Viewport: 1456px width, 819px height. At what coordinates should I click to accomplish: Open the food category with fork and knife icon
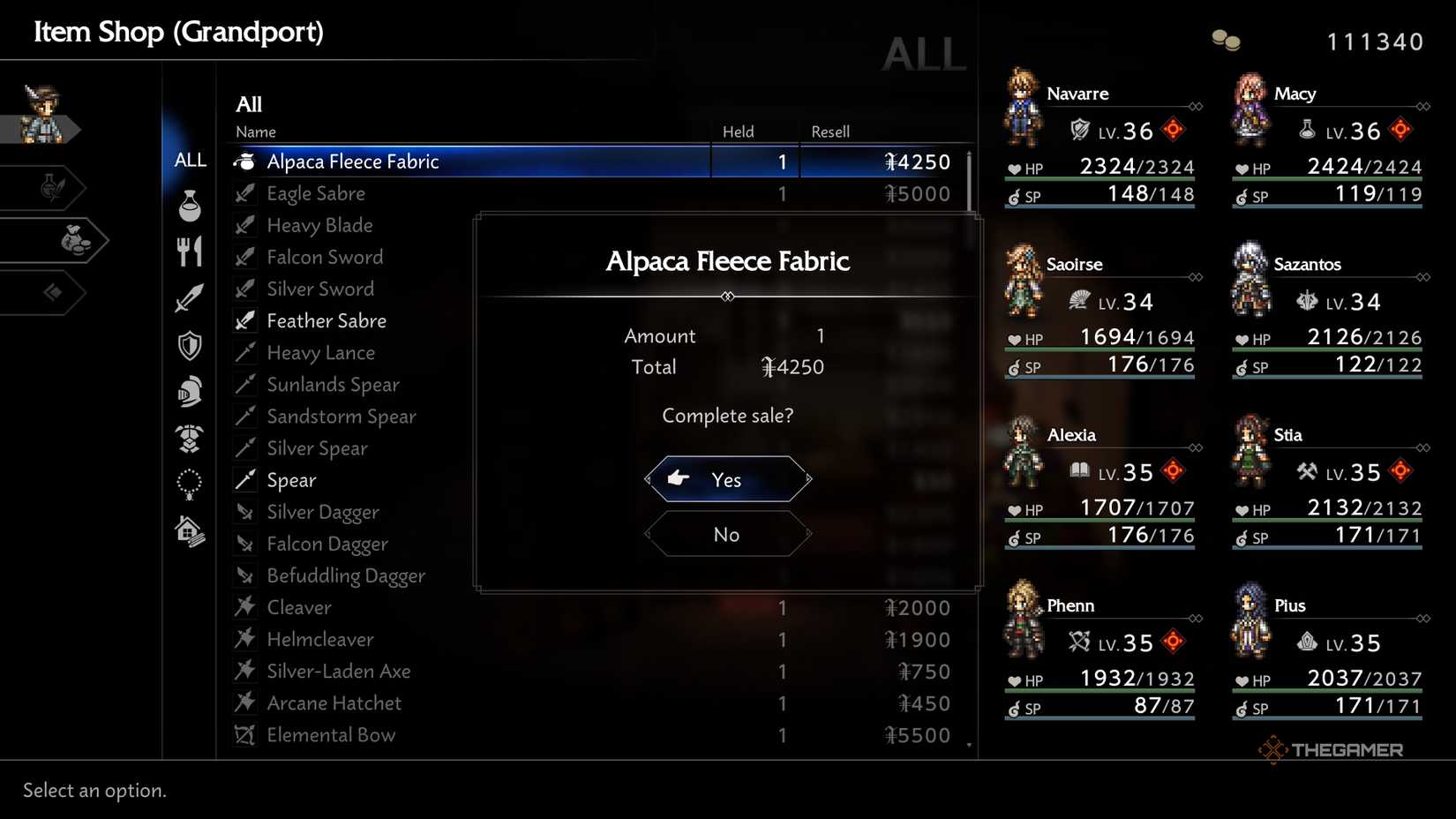coord(189,250)
